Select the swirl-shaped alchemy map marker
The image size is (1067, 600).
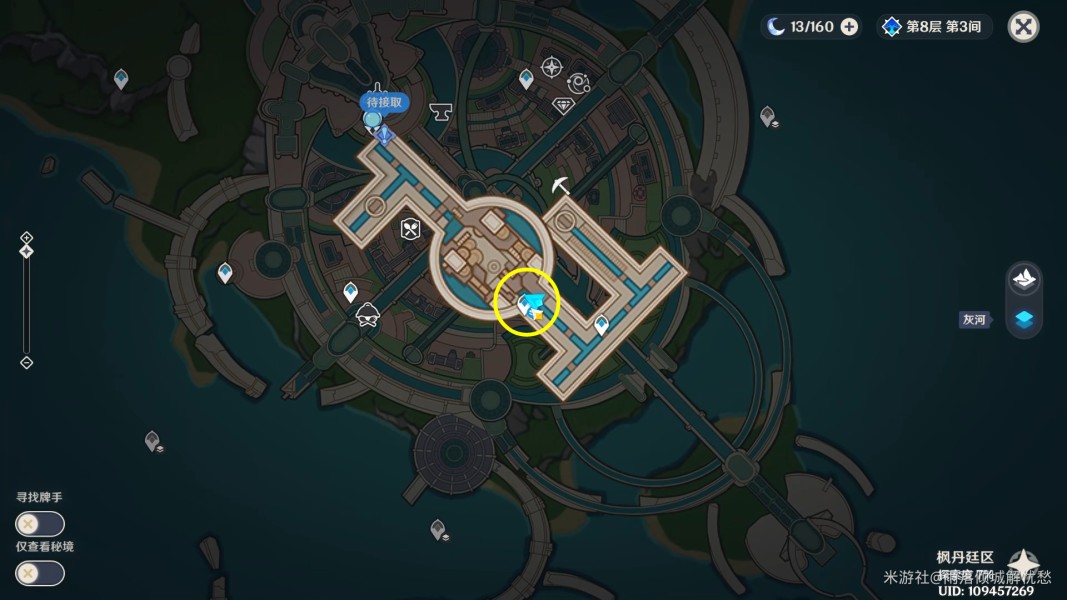point(578,83)
